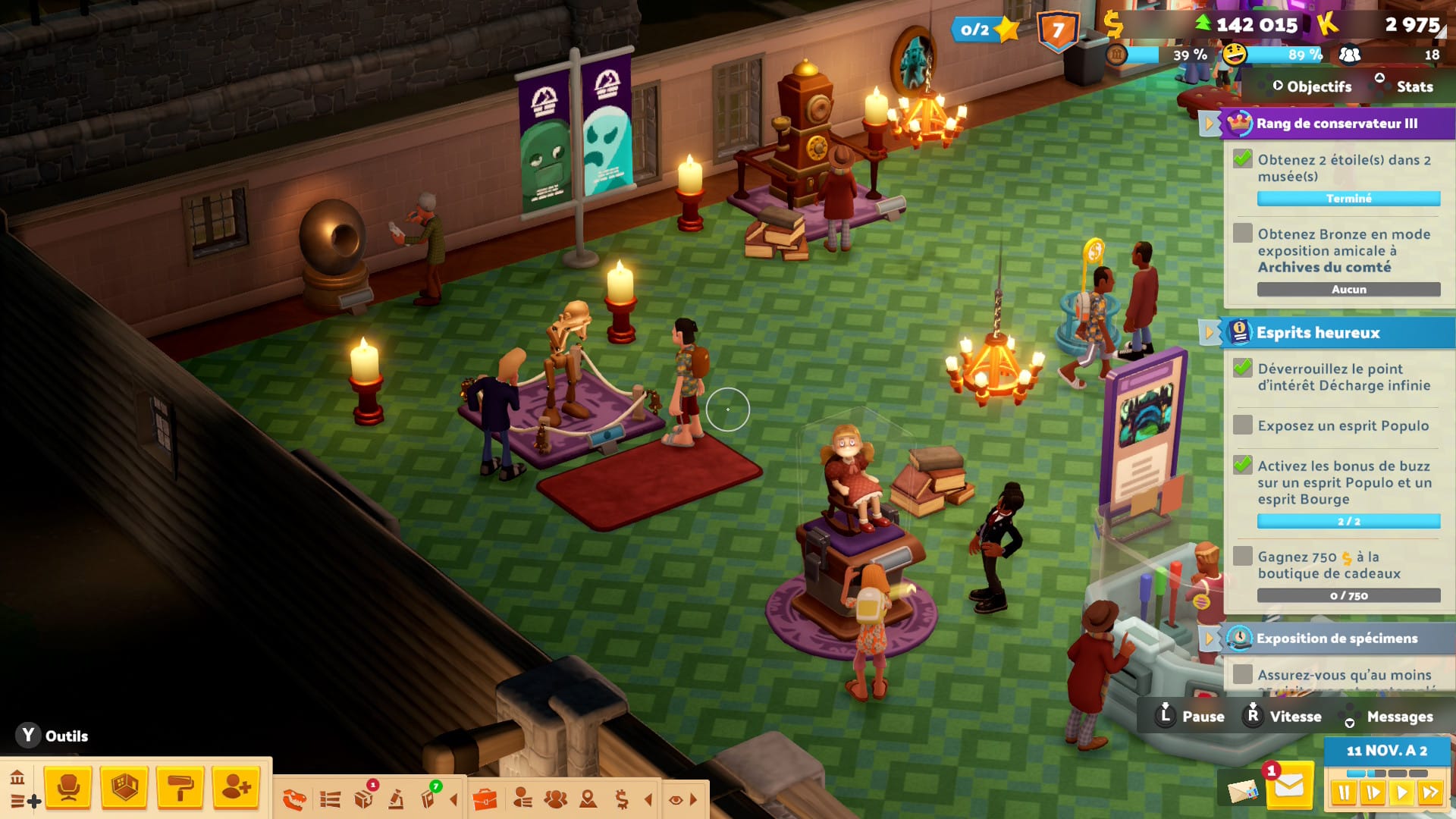Collapse the Rang de conservateur III section

tap(1209, 123)
